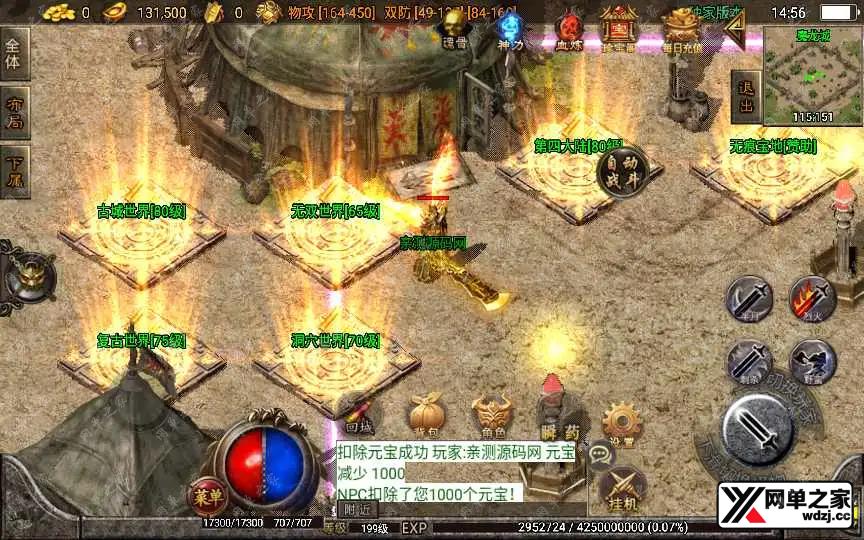Click the 退出 exit button

(745, 96)
